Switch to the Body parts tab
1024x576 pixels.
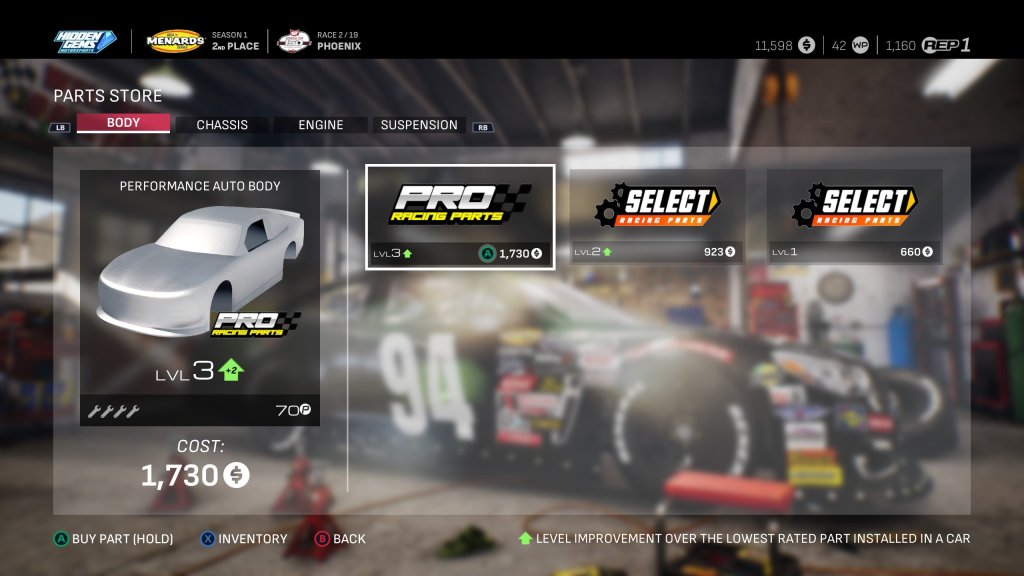[123, 124]
